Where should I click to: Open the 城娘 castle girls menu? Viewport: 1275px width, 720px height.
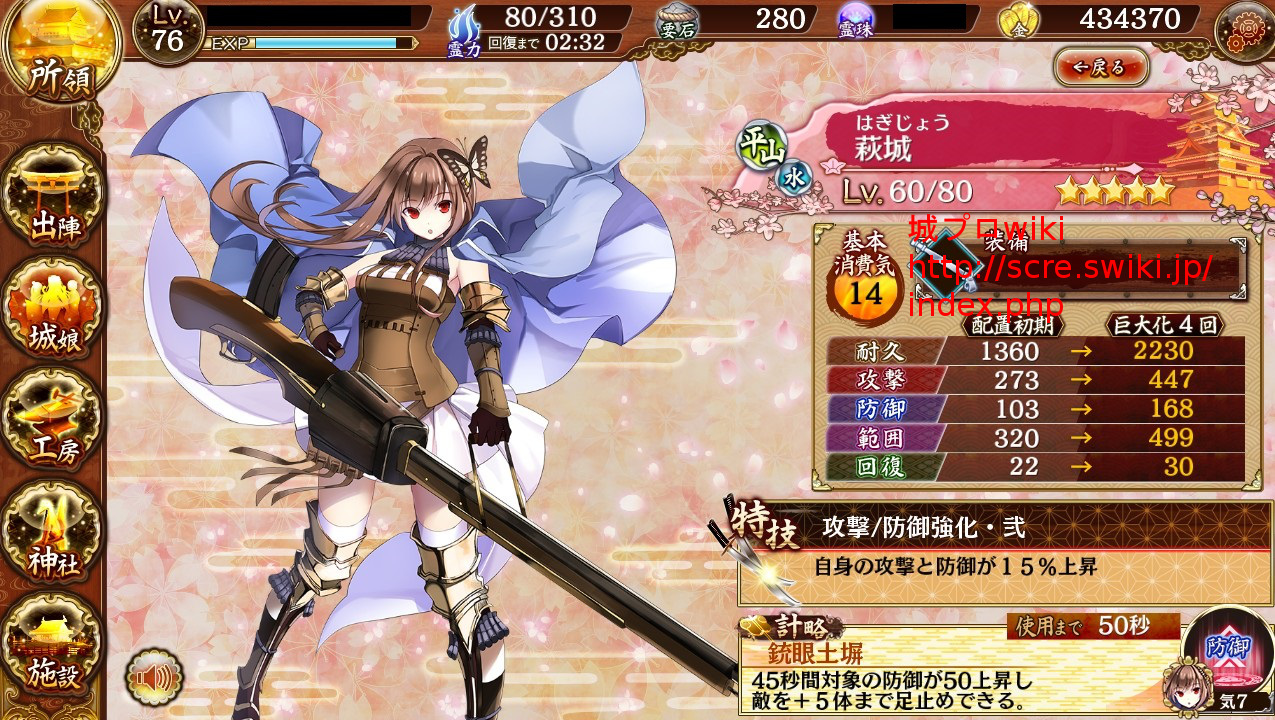[x=55, y=308]
